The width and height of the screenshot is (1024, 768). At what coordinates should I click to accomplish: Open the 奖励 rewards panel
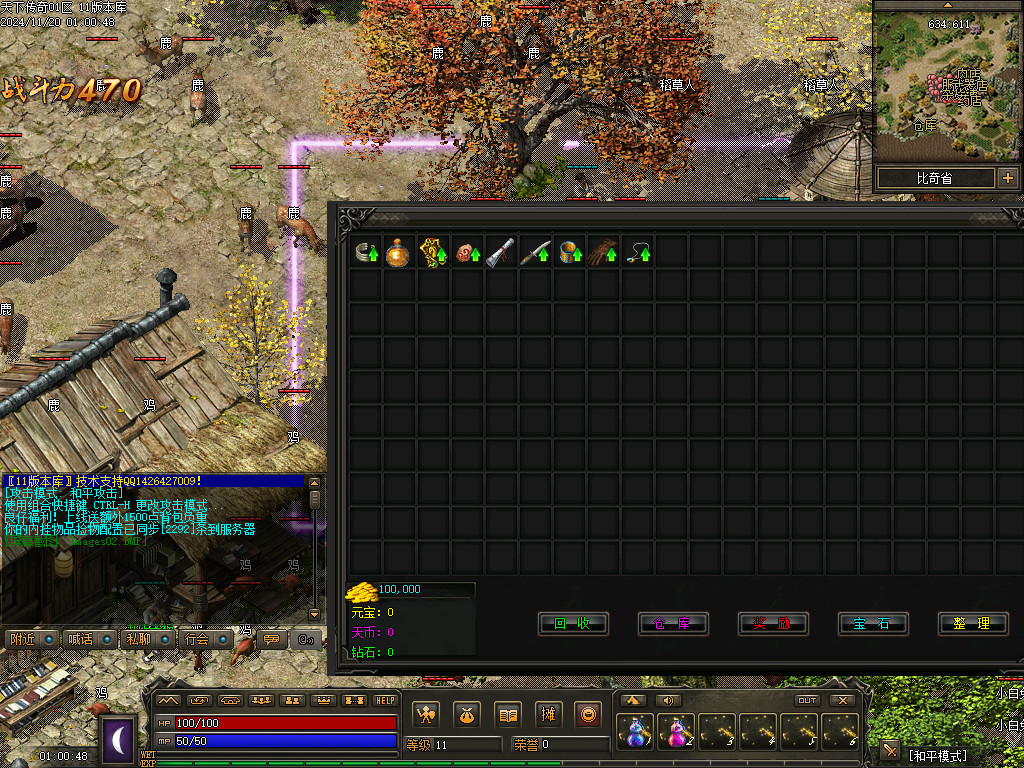point(773,623)
